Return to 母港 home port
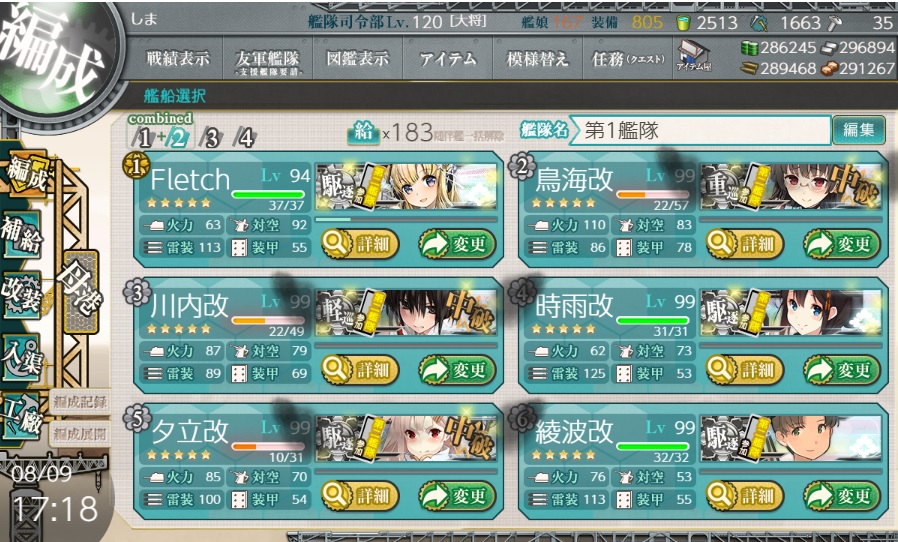 tap(79, 288)
